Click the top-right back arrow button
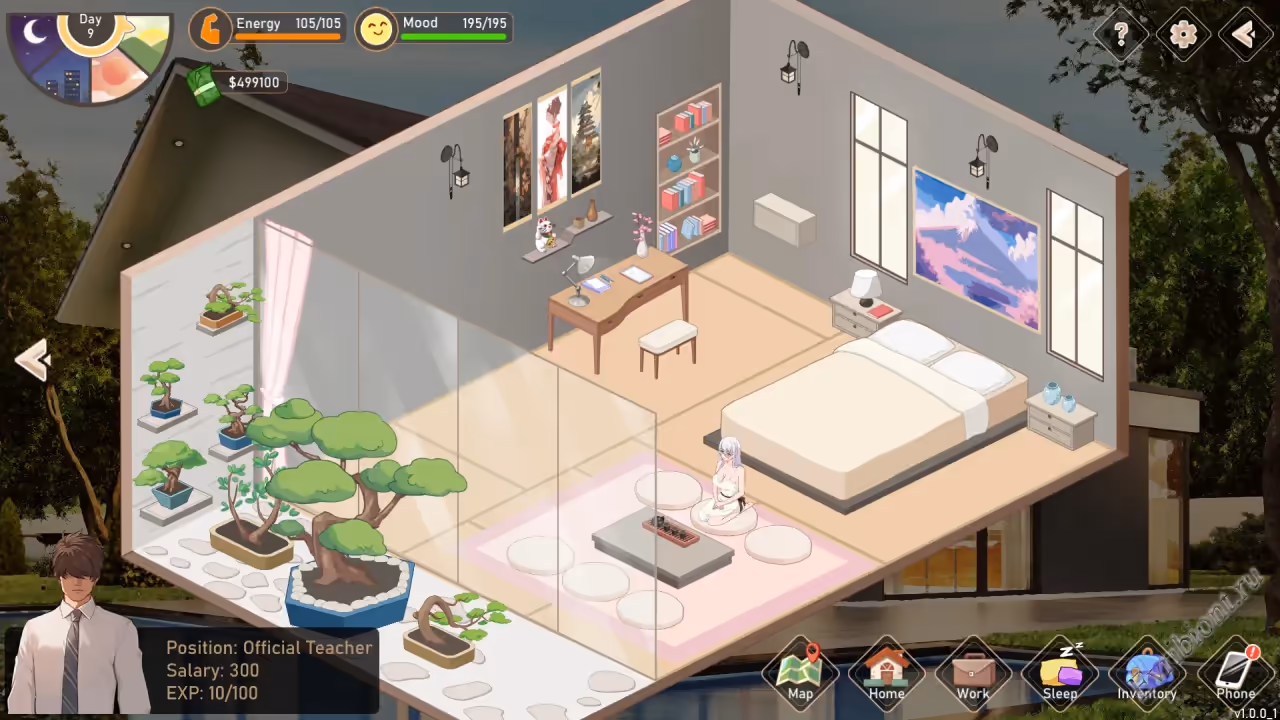Viewport: 1280px width, 720px height. click(x=1245, y=35)
